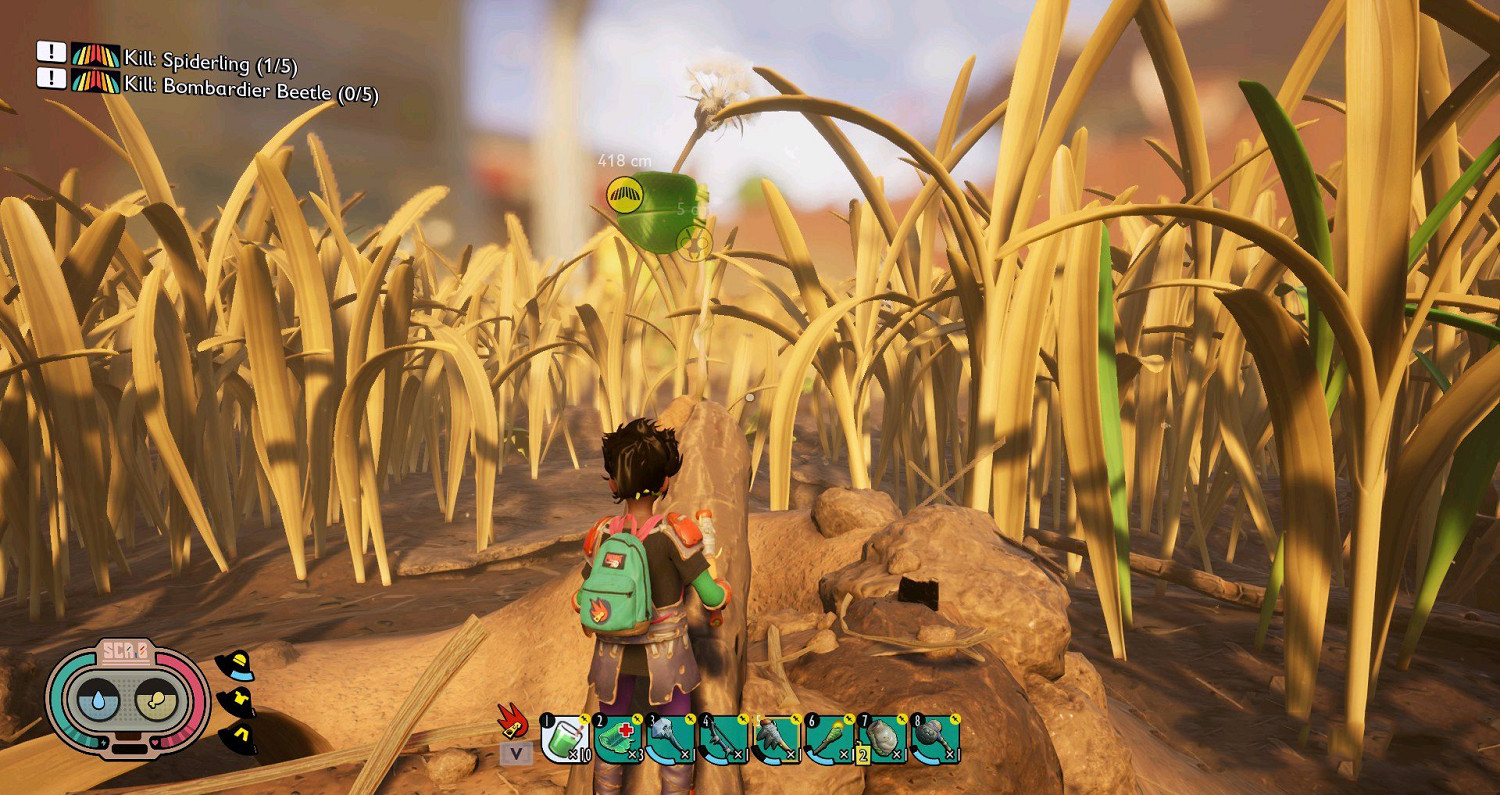Click the leg armor status icon
The image size is (1500, 795).
tap(240, 737)
